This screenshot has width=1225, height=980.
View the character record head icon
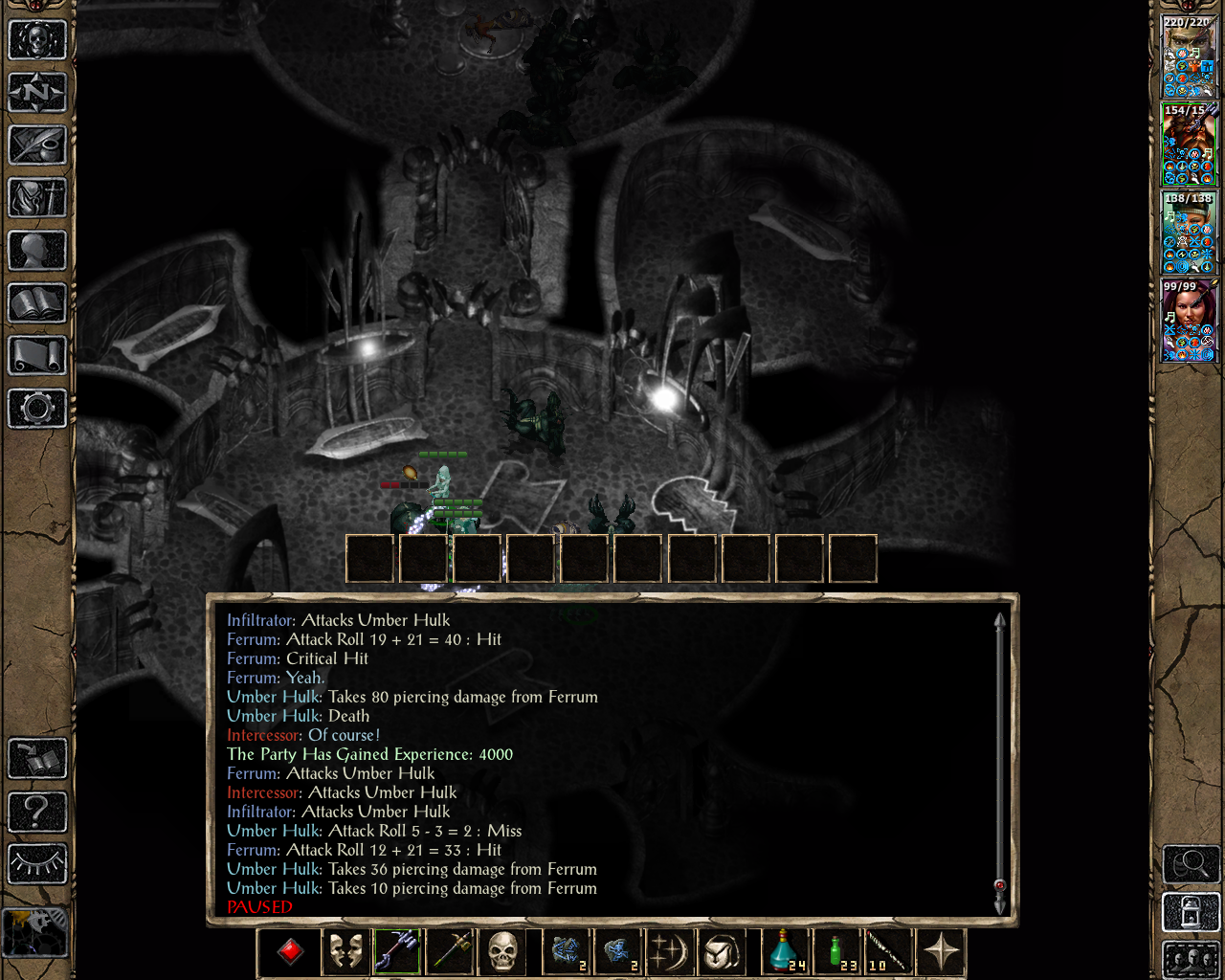pyautogui.click(x=36, y=250)
